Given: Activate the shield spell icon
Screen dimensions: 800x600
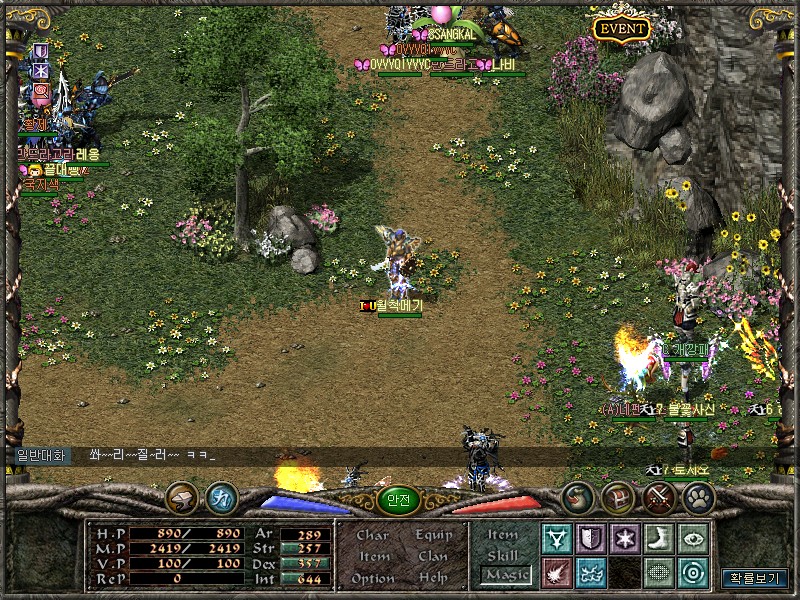Looking at the screenshot, I should (x=591, y=539).
